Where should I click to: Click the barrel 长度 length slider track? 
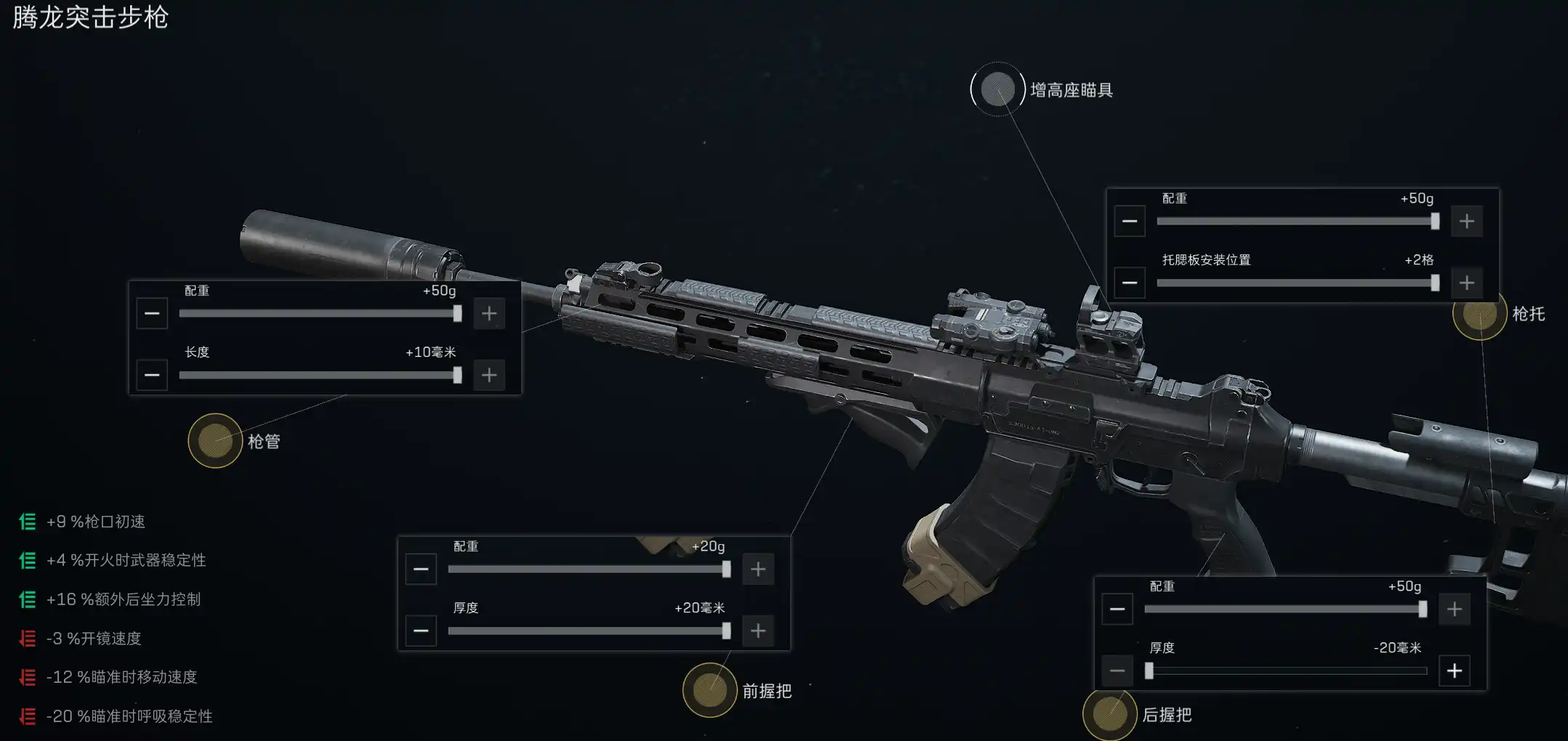tap(318, 376)
